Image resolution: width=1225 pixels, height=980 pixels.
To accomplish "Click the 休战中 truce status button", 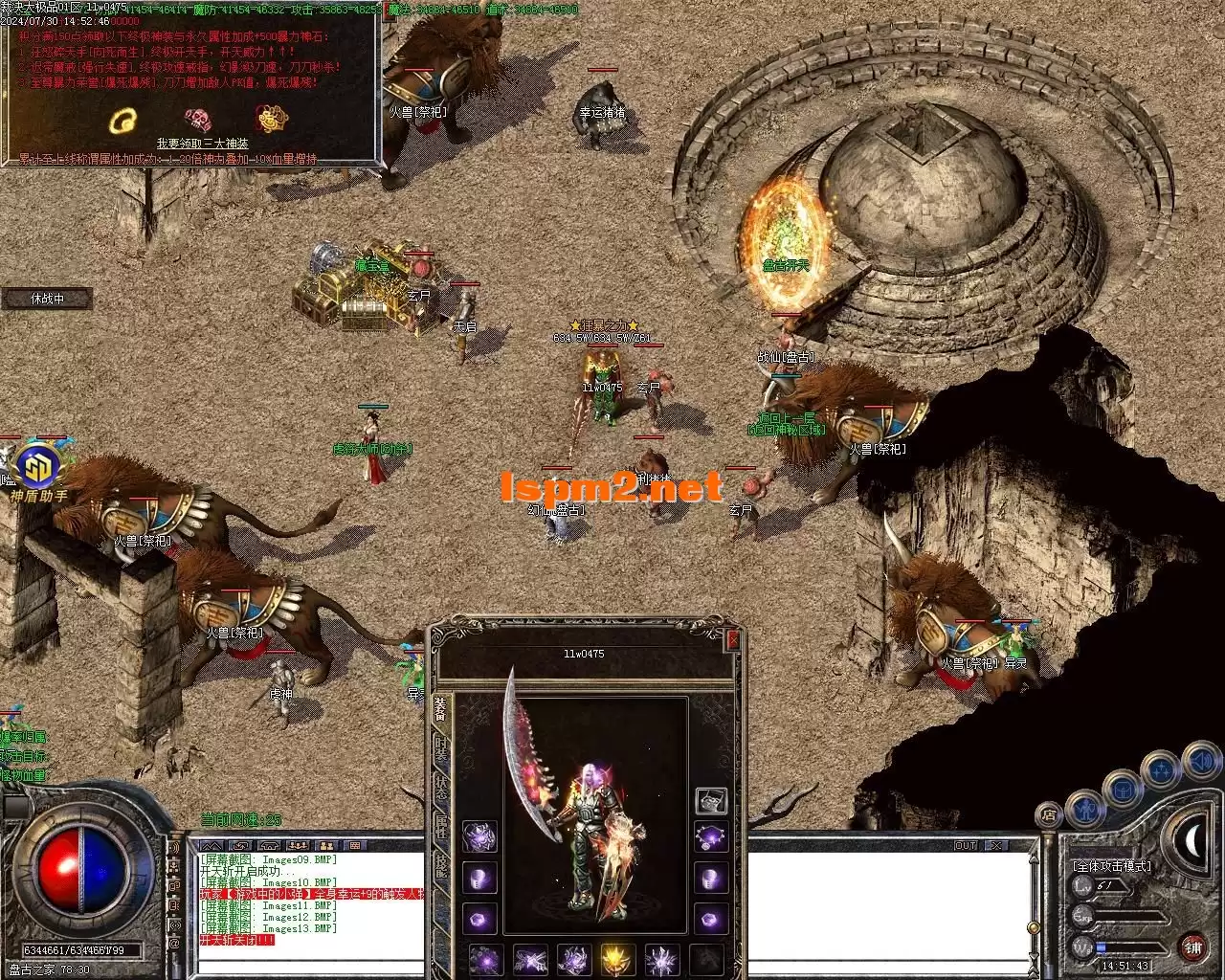I will tap(47, 299).
